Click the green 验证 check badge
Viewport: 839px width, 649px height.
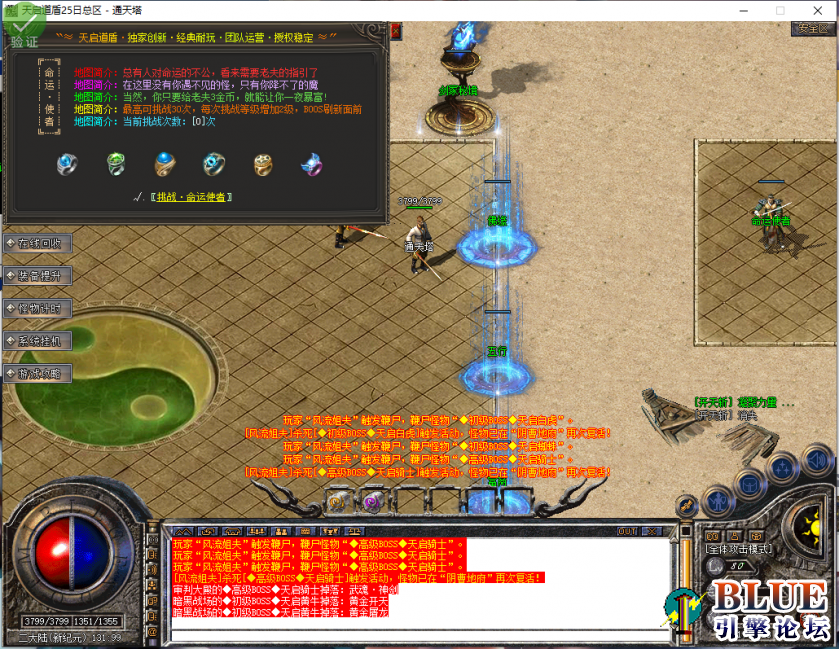pyautogui.click(x=23, y=33)
